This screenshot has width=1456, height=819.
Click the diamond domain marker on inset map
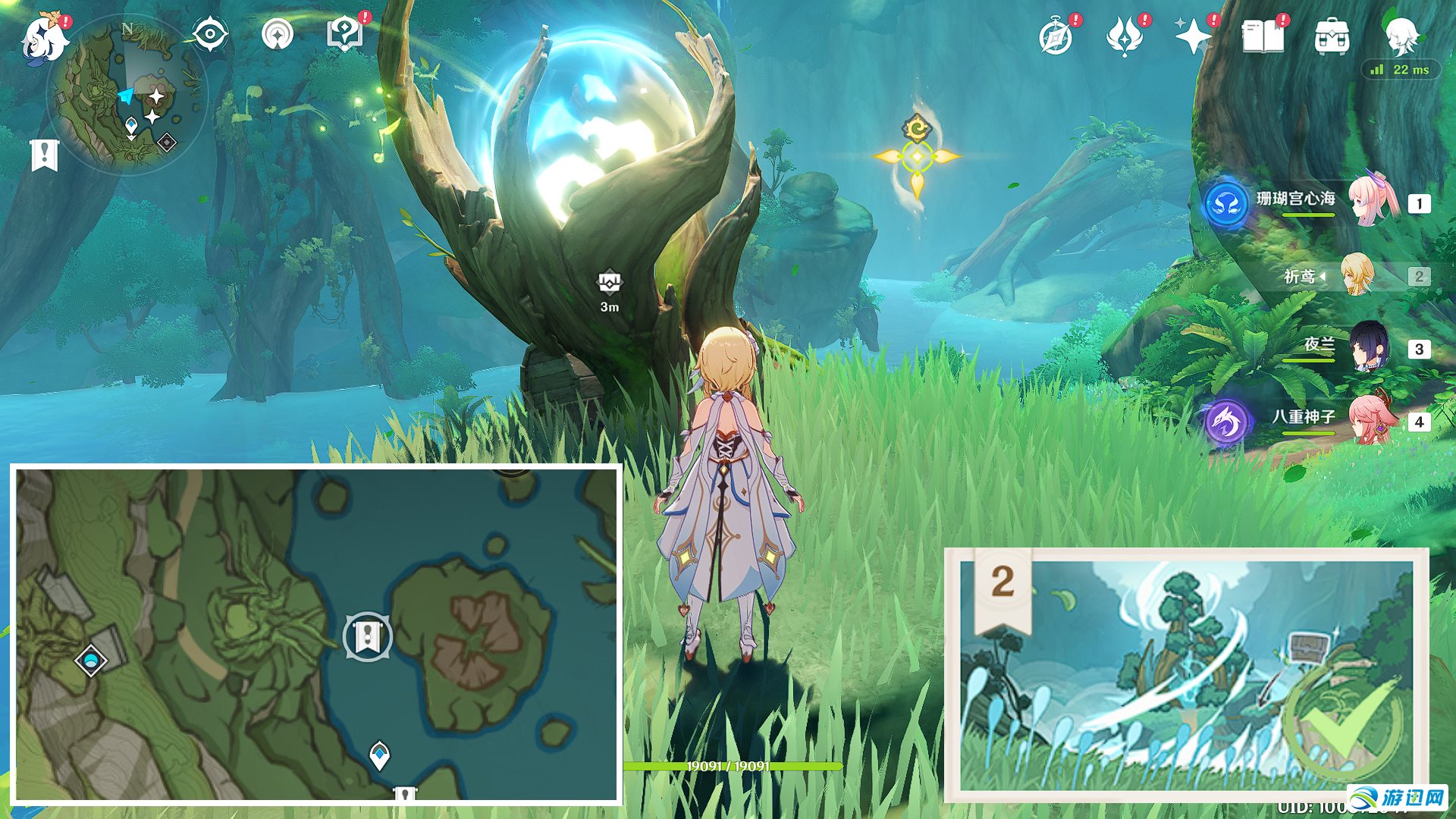point(92,660)
